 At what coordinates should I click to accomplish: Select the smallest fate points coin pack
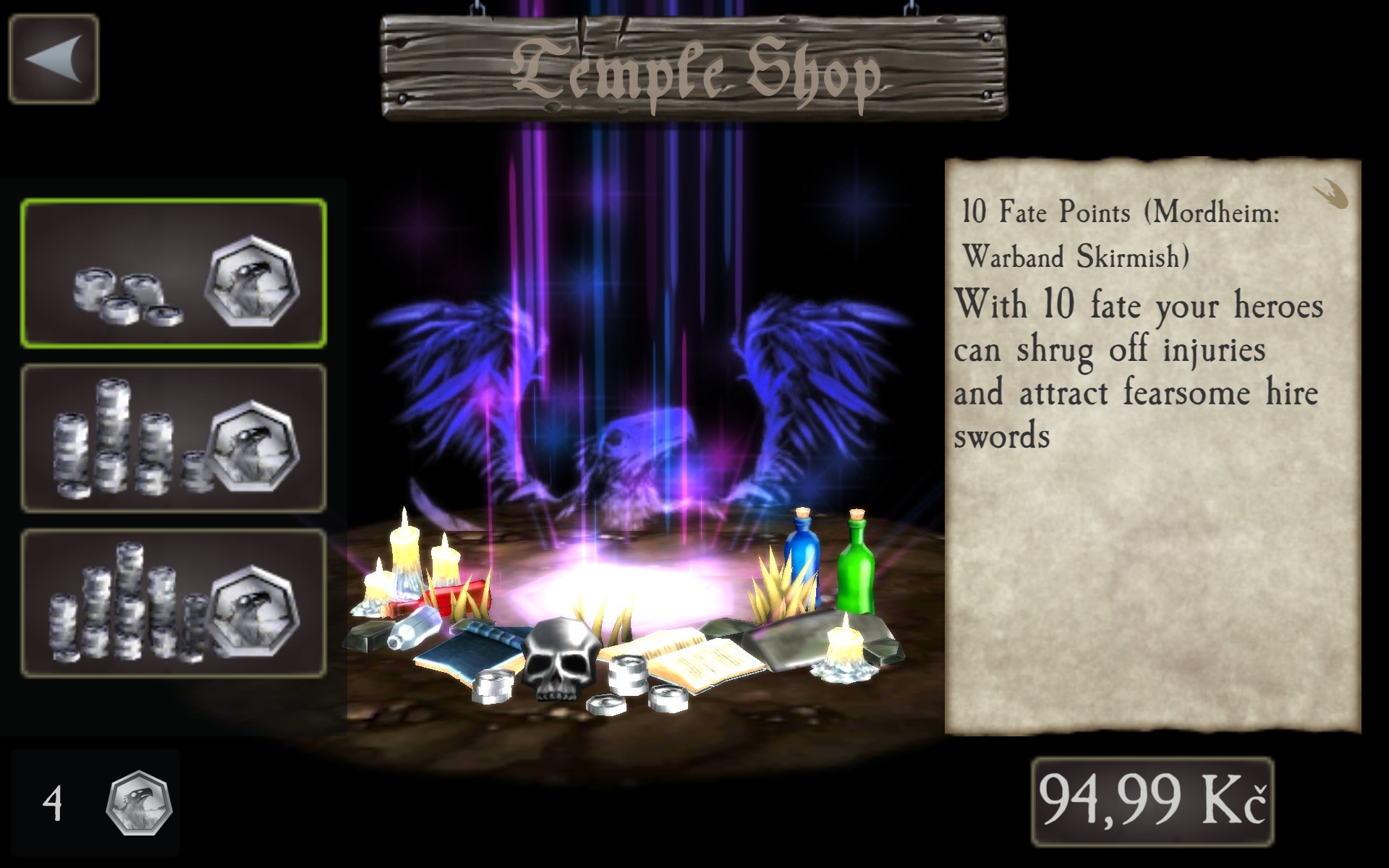click(174, 273)
